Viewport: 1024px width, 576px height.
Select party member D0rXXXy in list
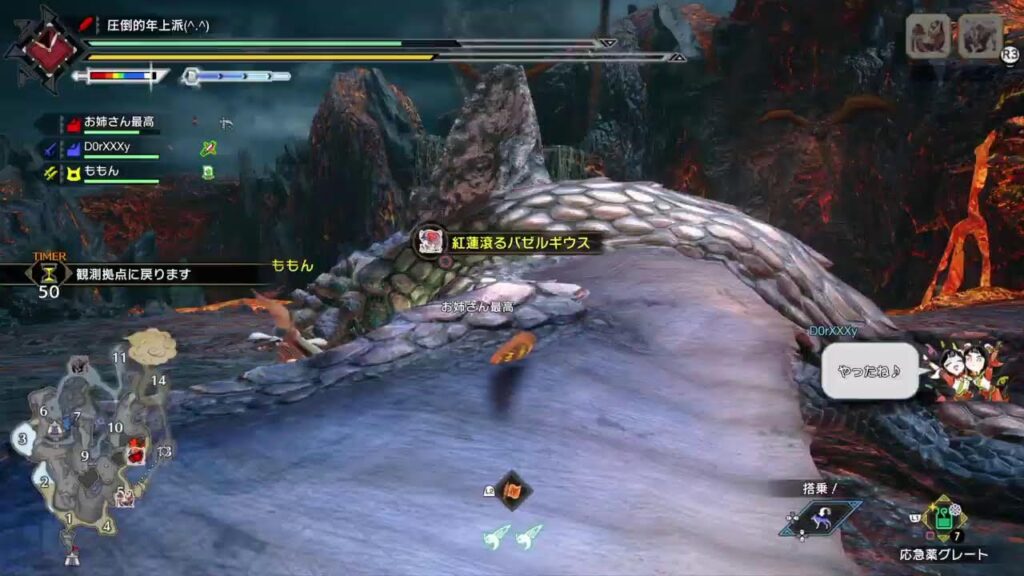[x=108, y=148]
